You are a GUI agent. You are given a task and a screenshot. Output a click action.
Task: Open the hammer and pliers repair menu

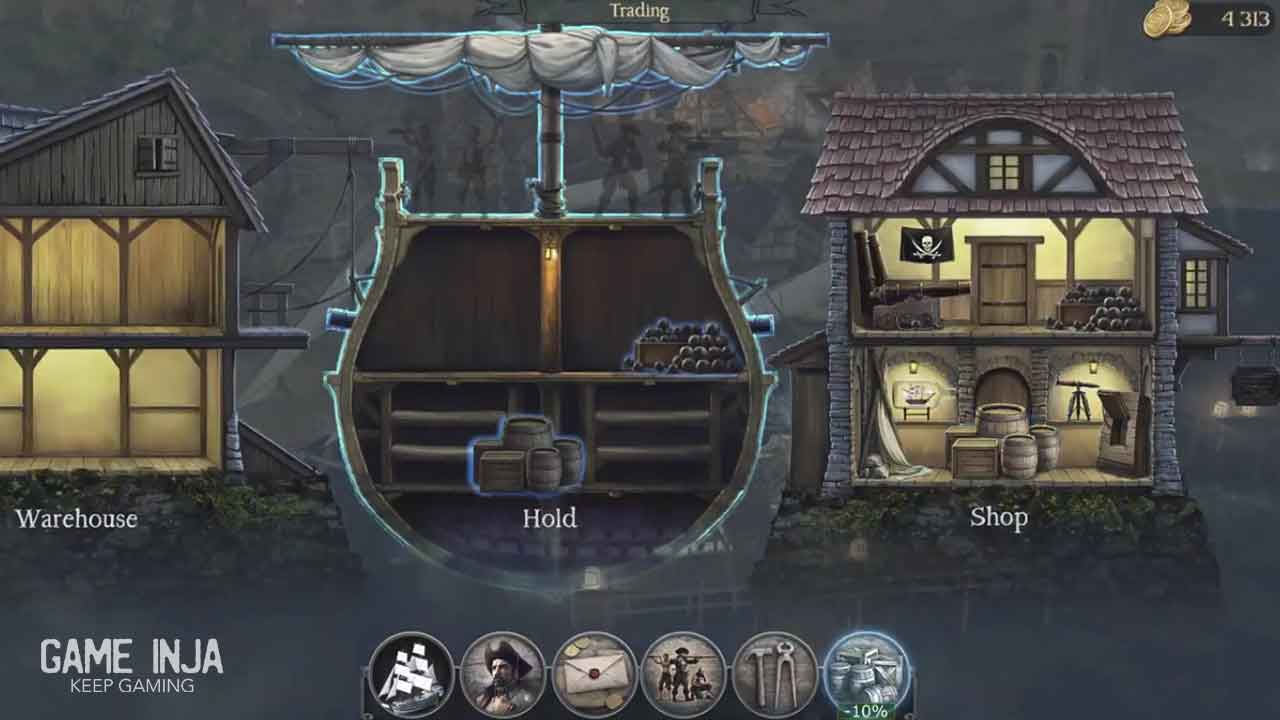pyautogui.click(x=776, y=673)
